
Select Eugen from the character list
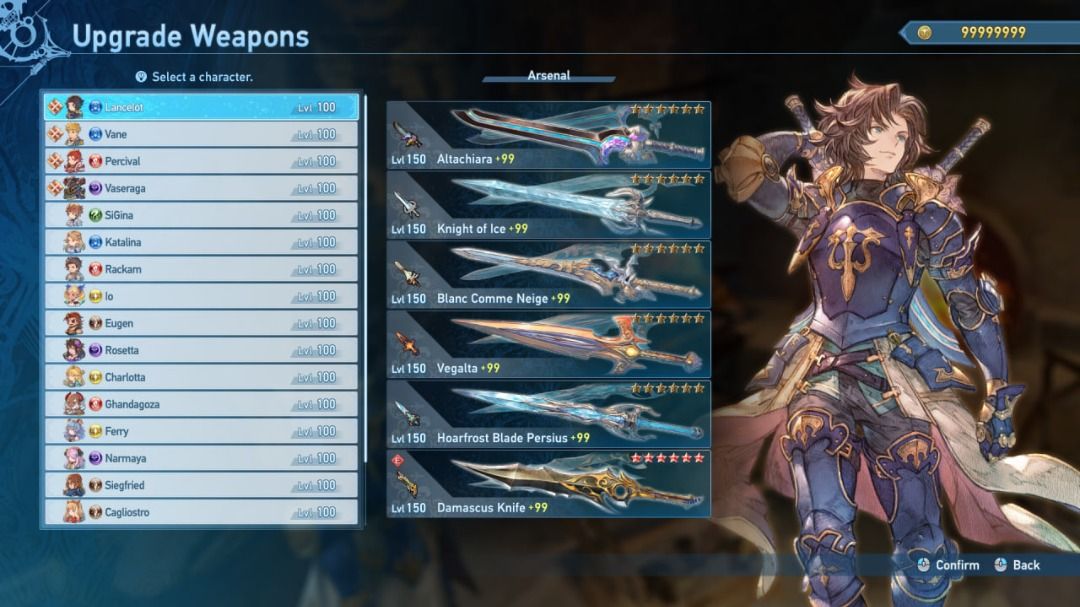[200, 323]
